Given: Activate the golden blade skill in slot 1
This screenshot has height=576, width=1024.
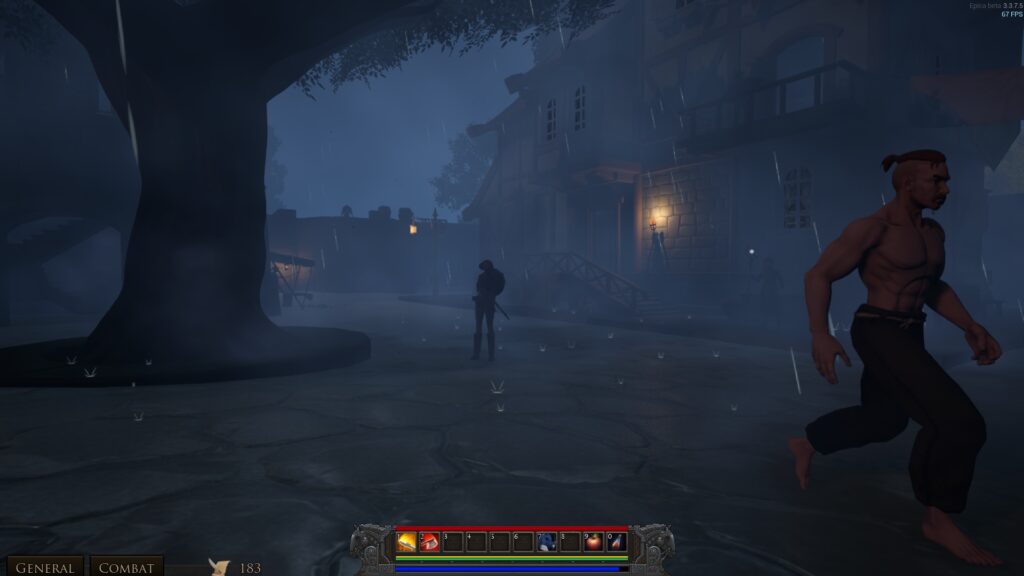Looking at the screenshot, I should [x=407, y=542].
